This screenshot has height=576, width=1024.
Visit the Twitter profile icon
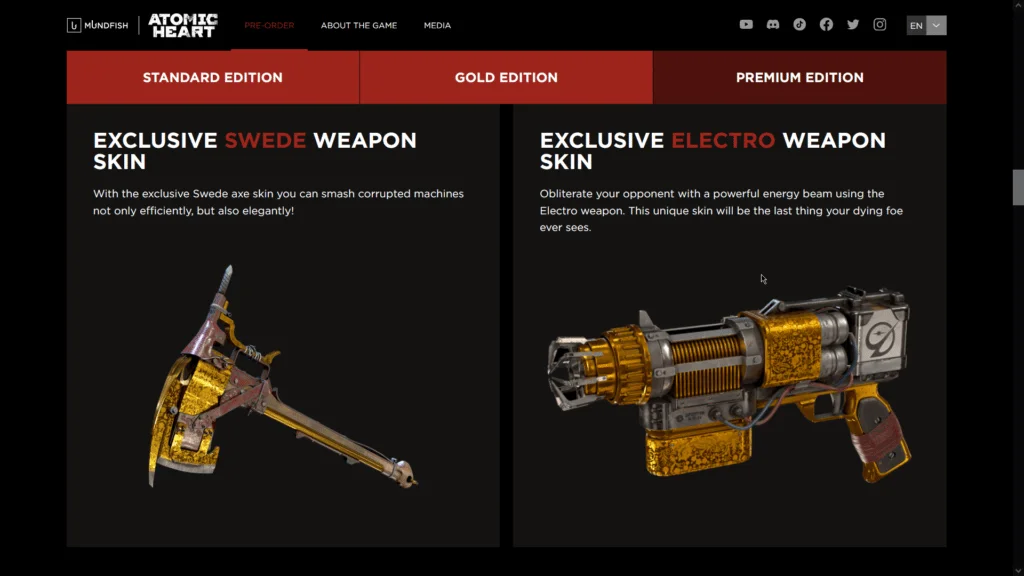pos(853,25)
